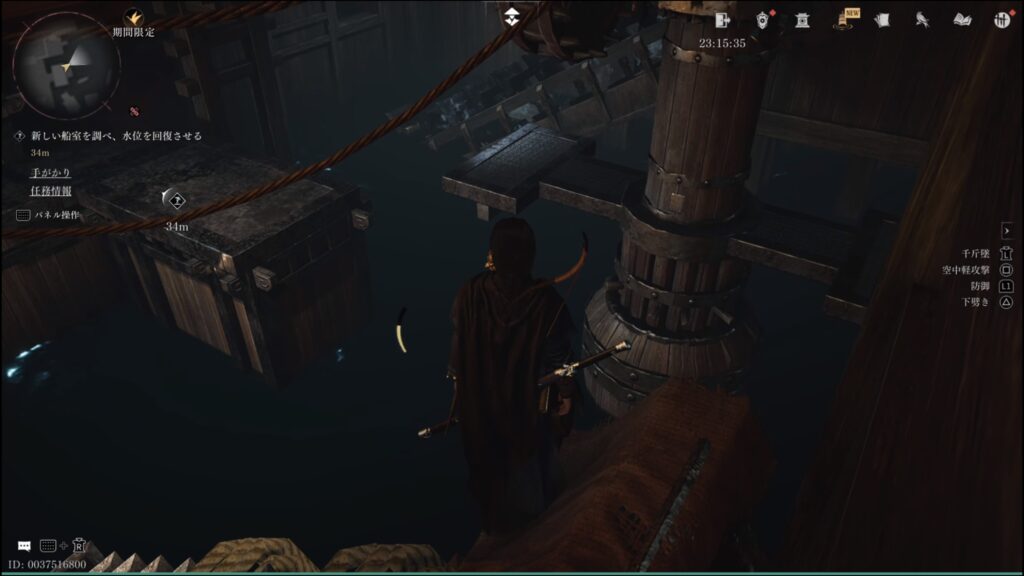1024x576 pixels.
Task: Expand the skill hints panel arrow
Action: 1007,230
